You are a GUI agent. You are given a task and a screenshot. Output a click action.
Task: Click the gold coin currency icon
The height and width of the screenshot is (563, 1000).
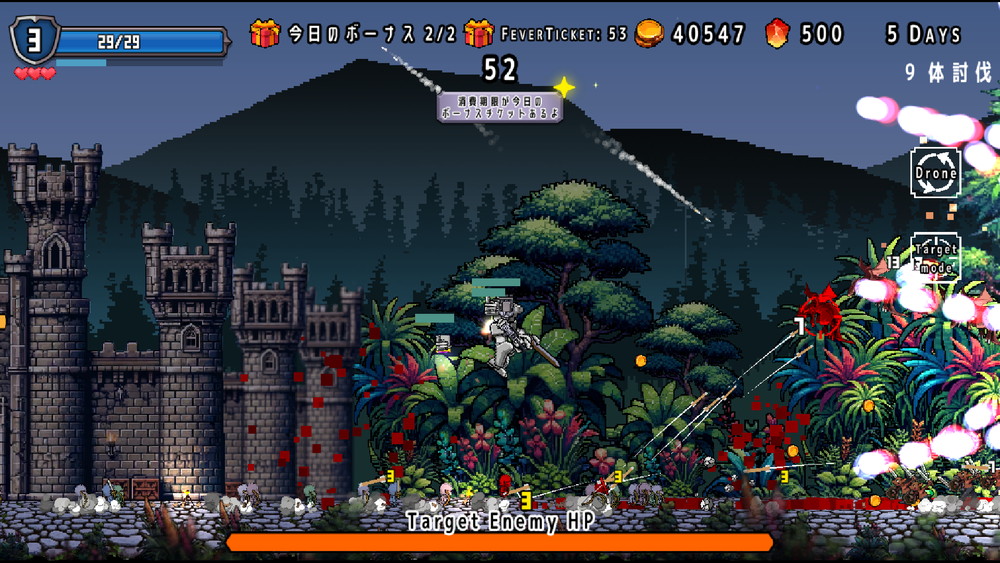pos(650,34)
